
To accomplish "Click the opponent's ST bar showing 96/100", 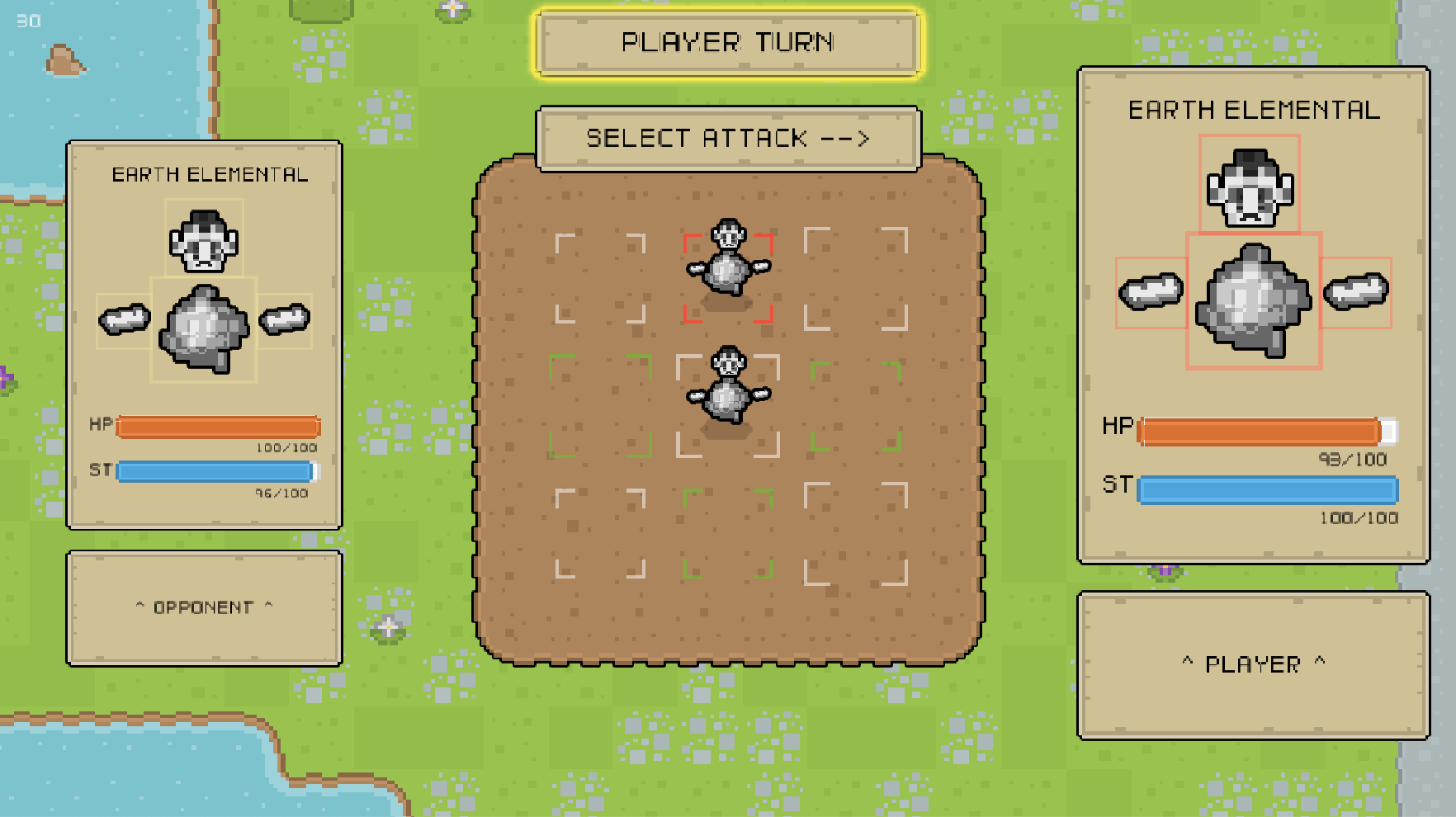I will (216, 472).
